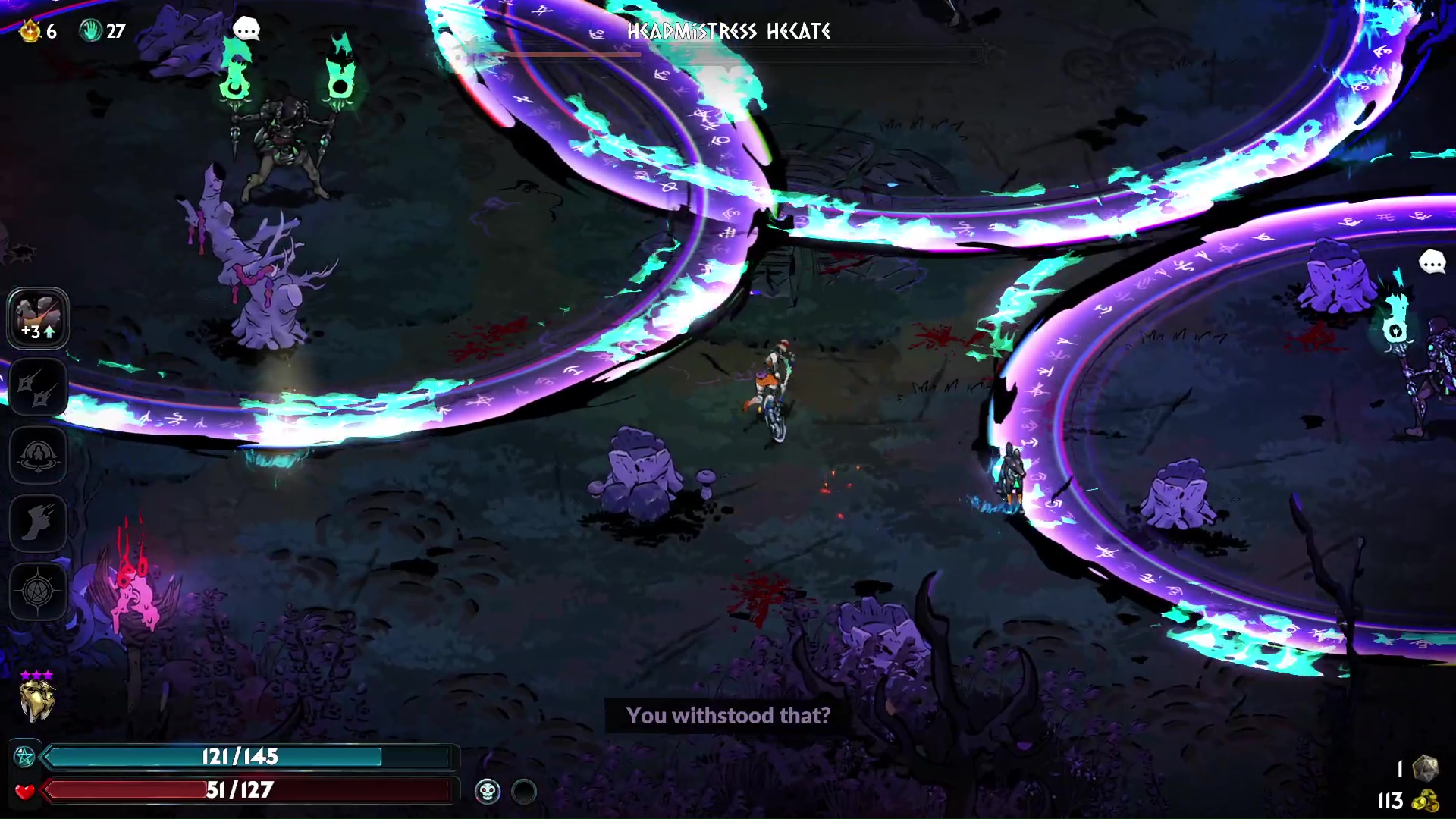Select the Sprint slot with winged foot
1456x819 pixels.
click(x=38, y=523)
